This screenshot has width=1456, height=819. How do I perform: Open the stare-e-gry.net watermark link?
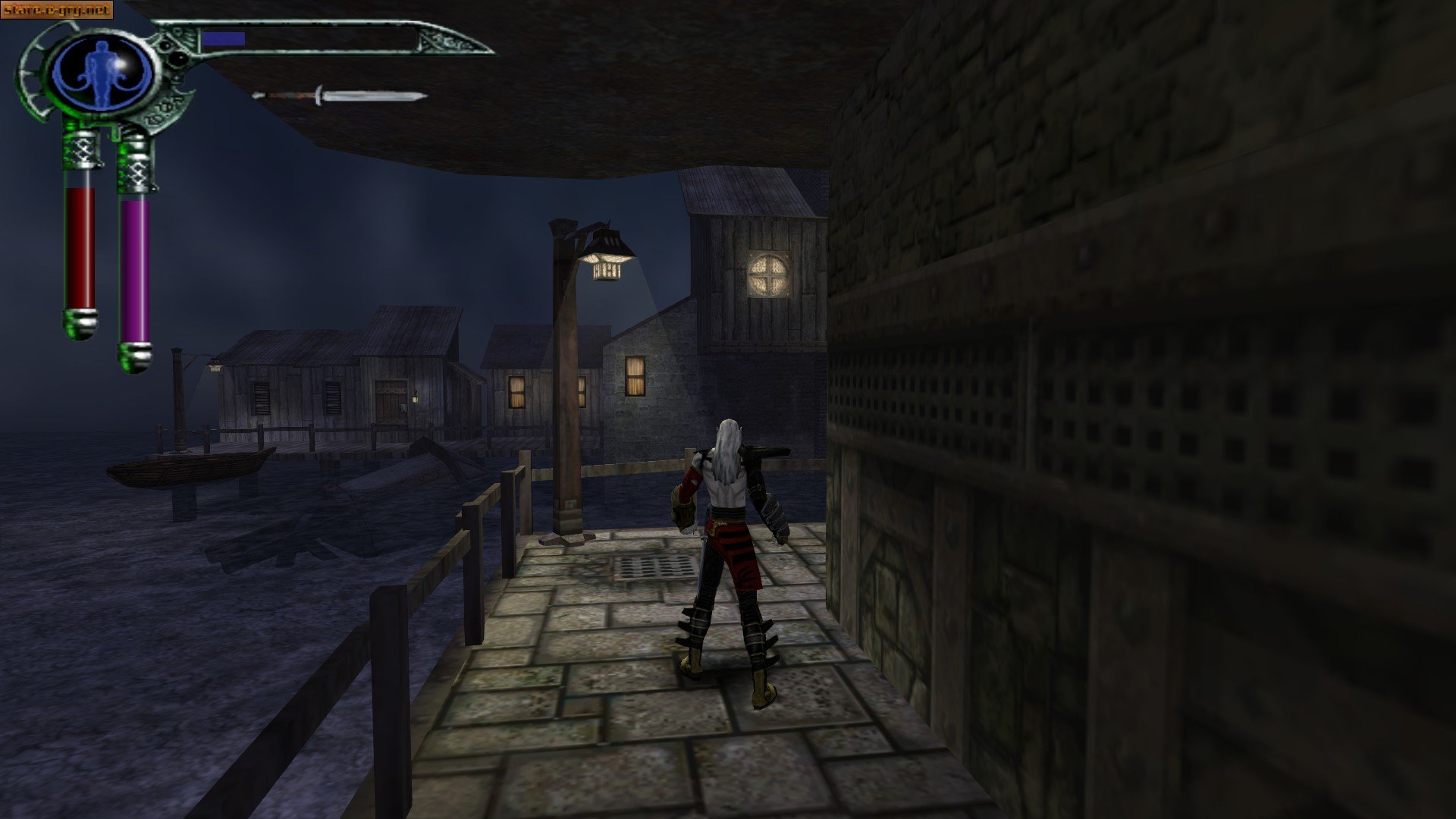pos(57,11)
